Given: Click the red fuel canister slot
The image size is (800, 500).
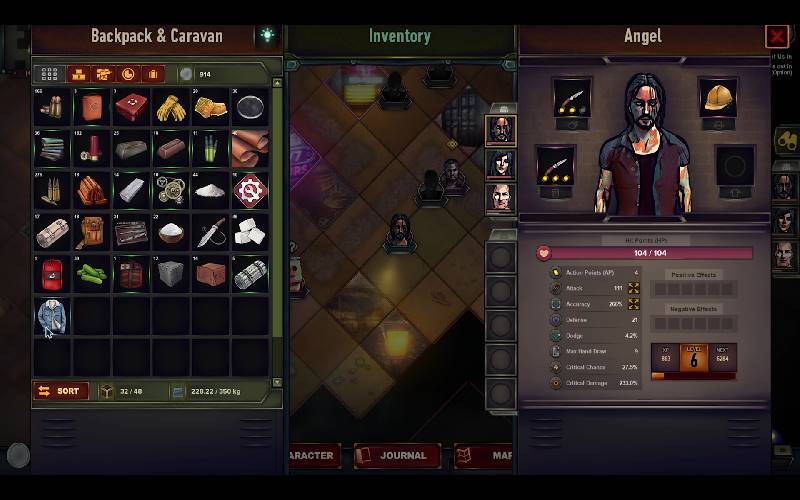Looking at the screenshot, I should point(52,274).
